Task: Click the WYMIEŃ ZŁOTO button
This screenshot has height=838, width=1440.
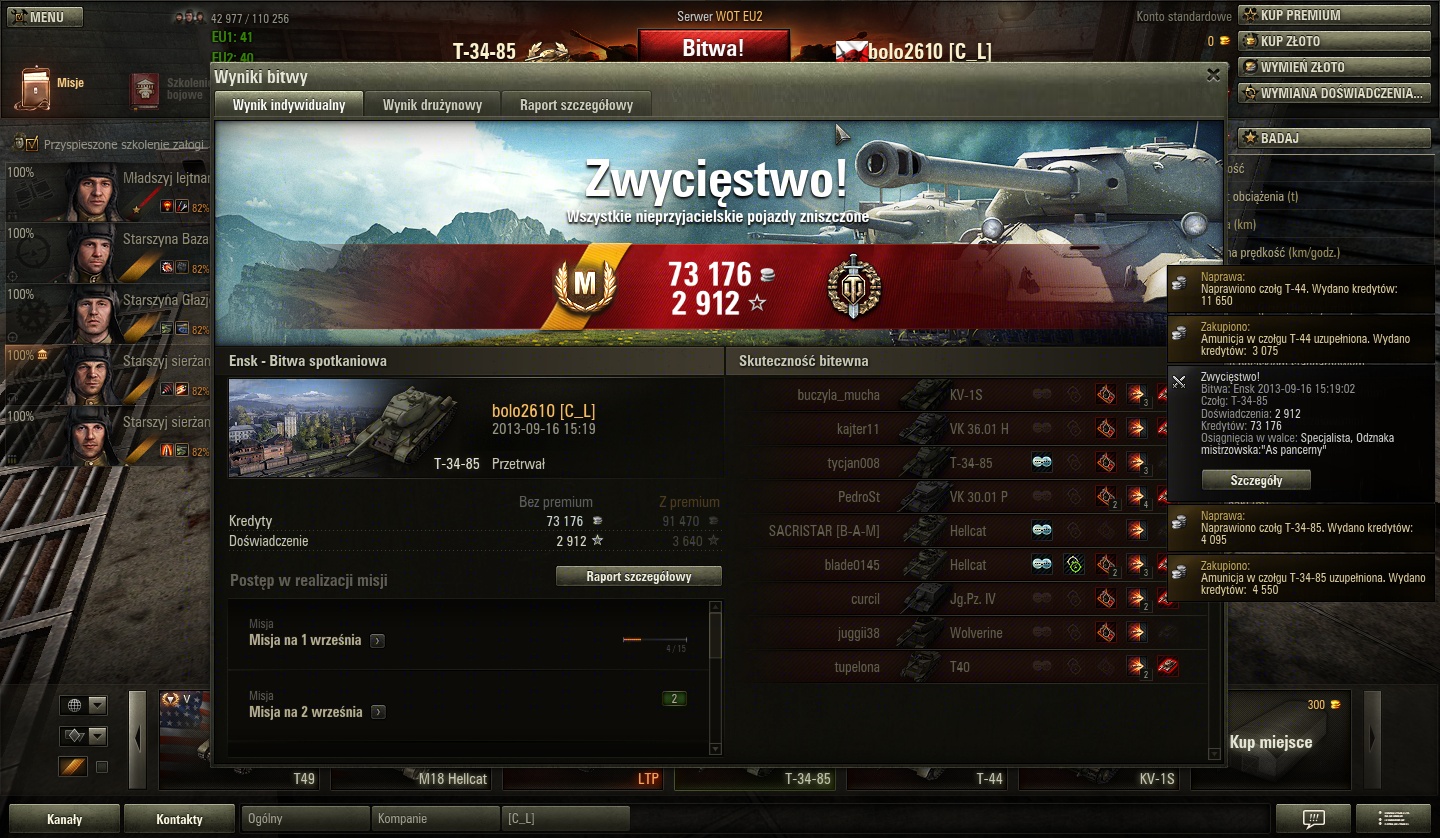Action: click(1334, 67)
